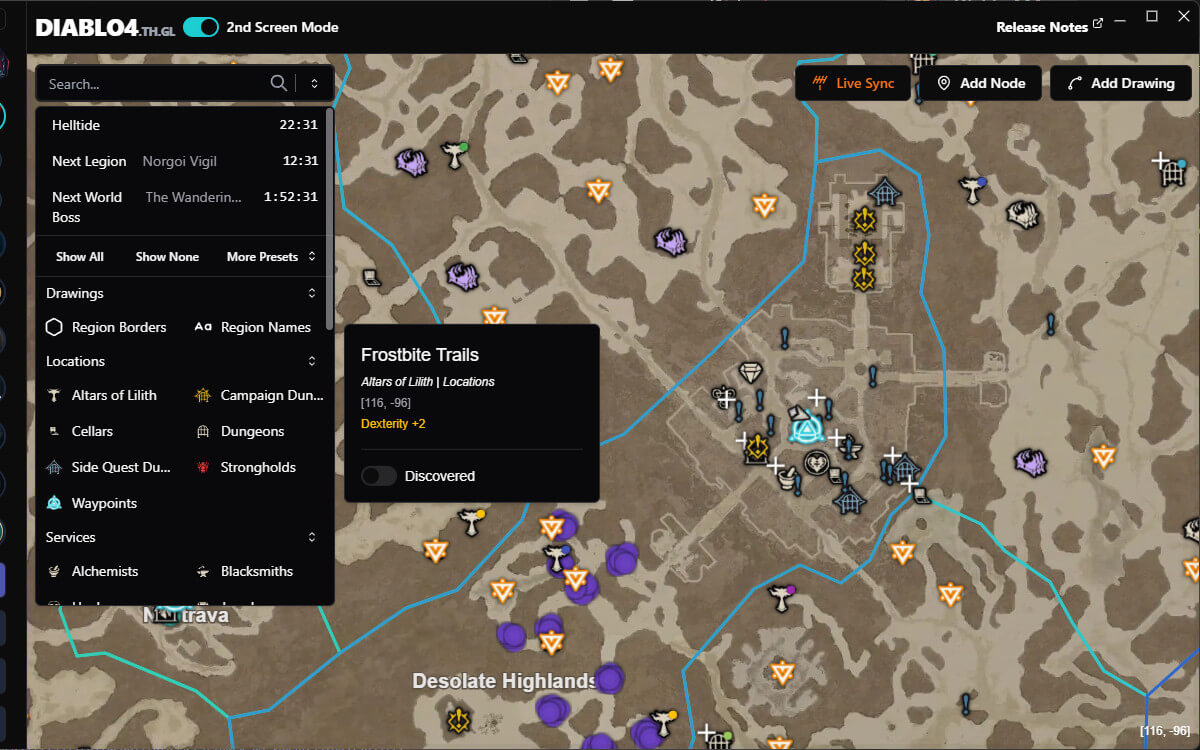Collapse the Locations section
This screenshot has width=1200, height=750.
(312, 361)
